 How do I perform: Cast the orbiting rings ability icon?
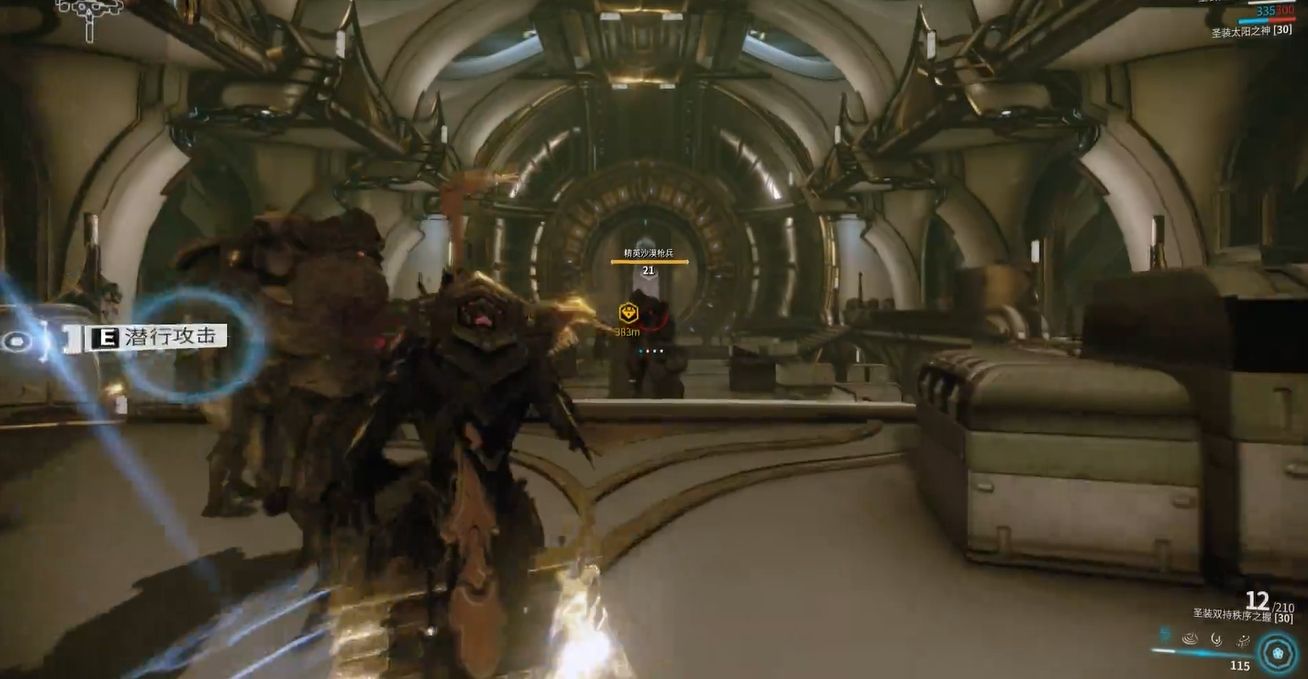pos(1241,638)
